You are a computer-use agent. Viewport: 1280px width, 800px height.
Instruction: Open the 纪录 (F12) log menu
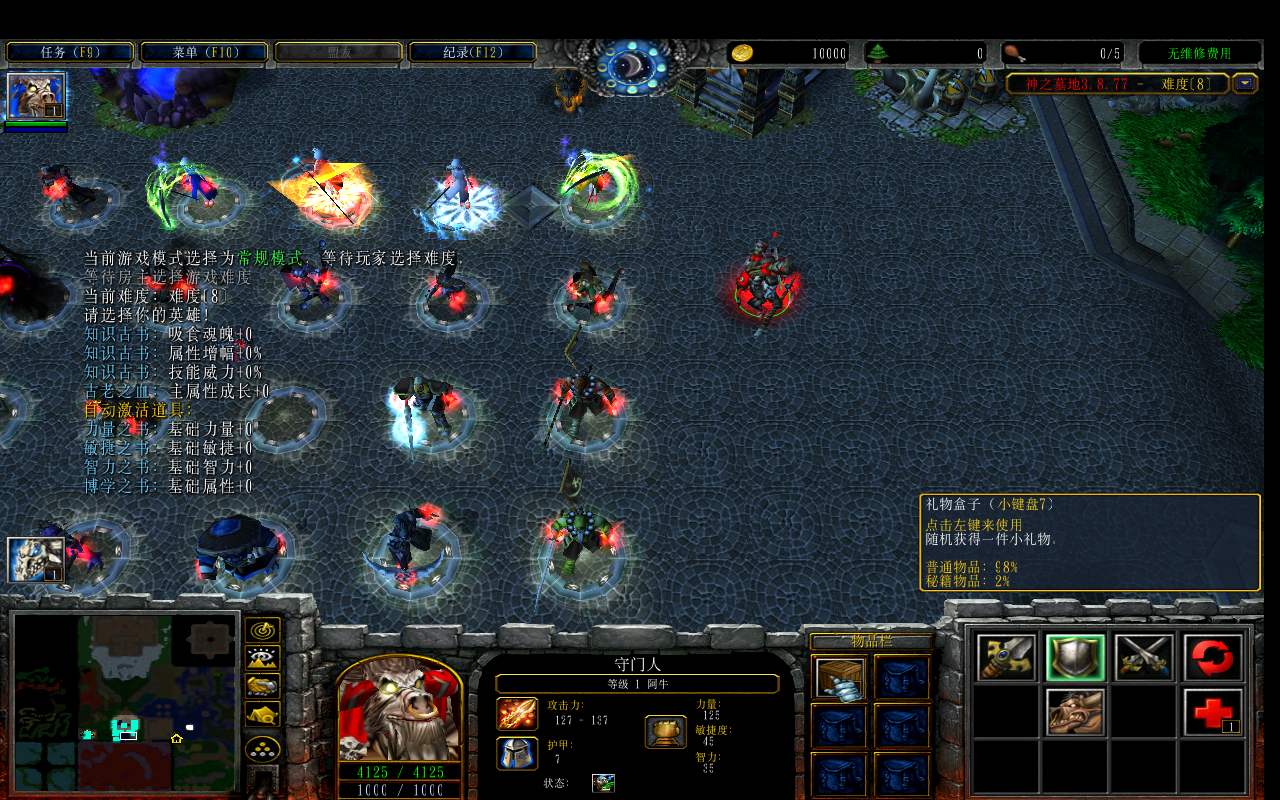pyautogui.click(x=473, y=52)
